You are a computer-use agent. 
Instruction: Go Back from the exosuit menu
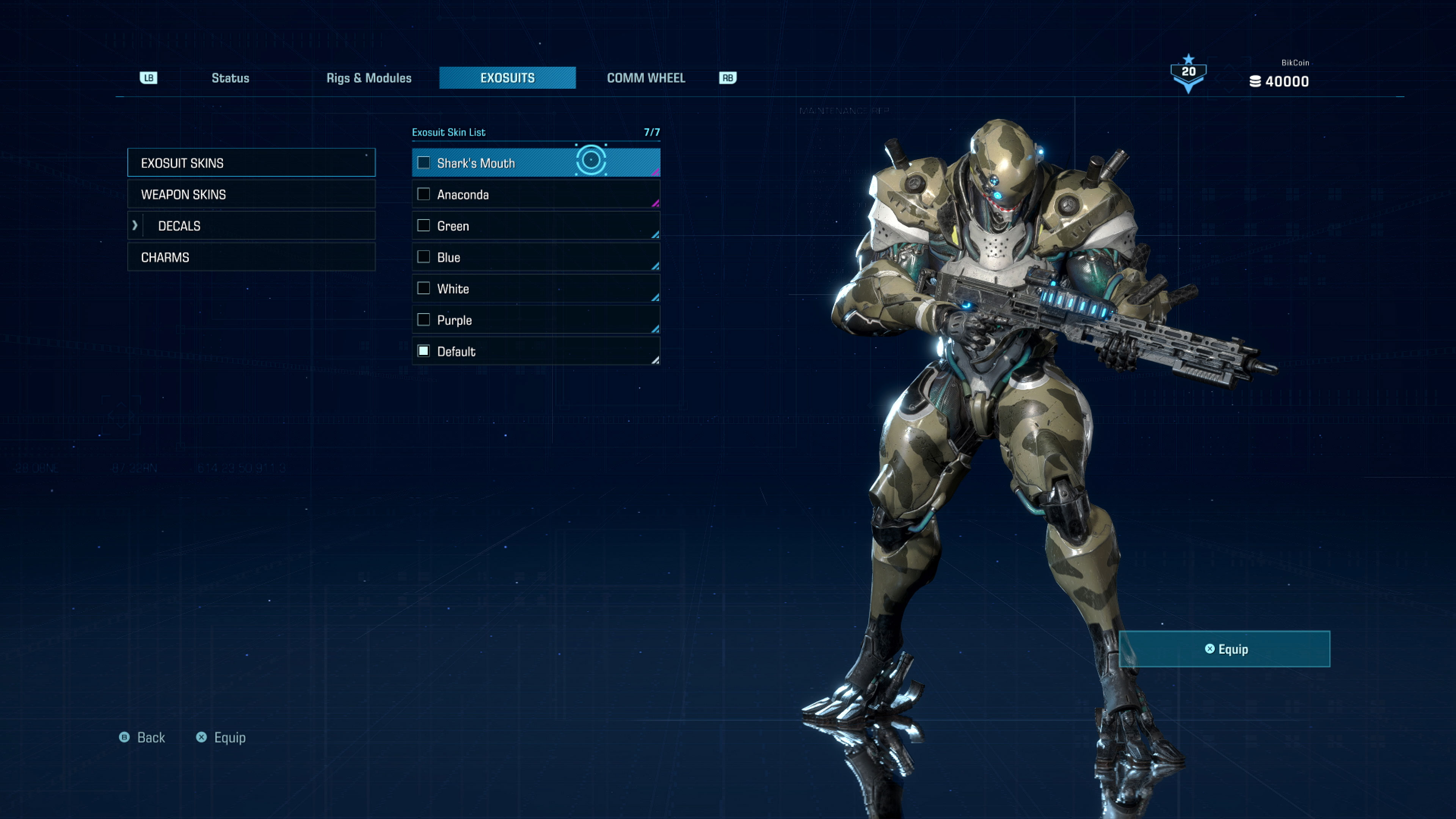(x=143, y=737)
